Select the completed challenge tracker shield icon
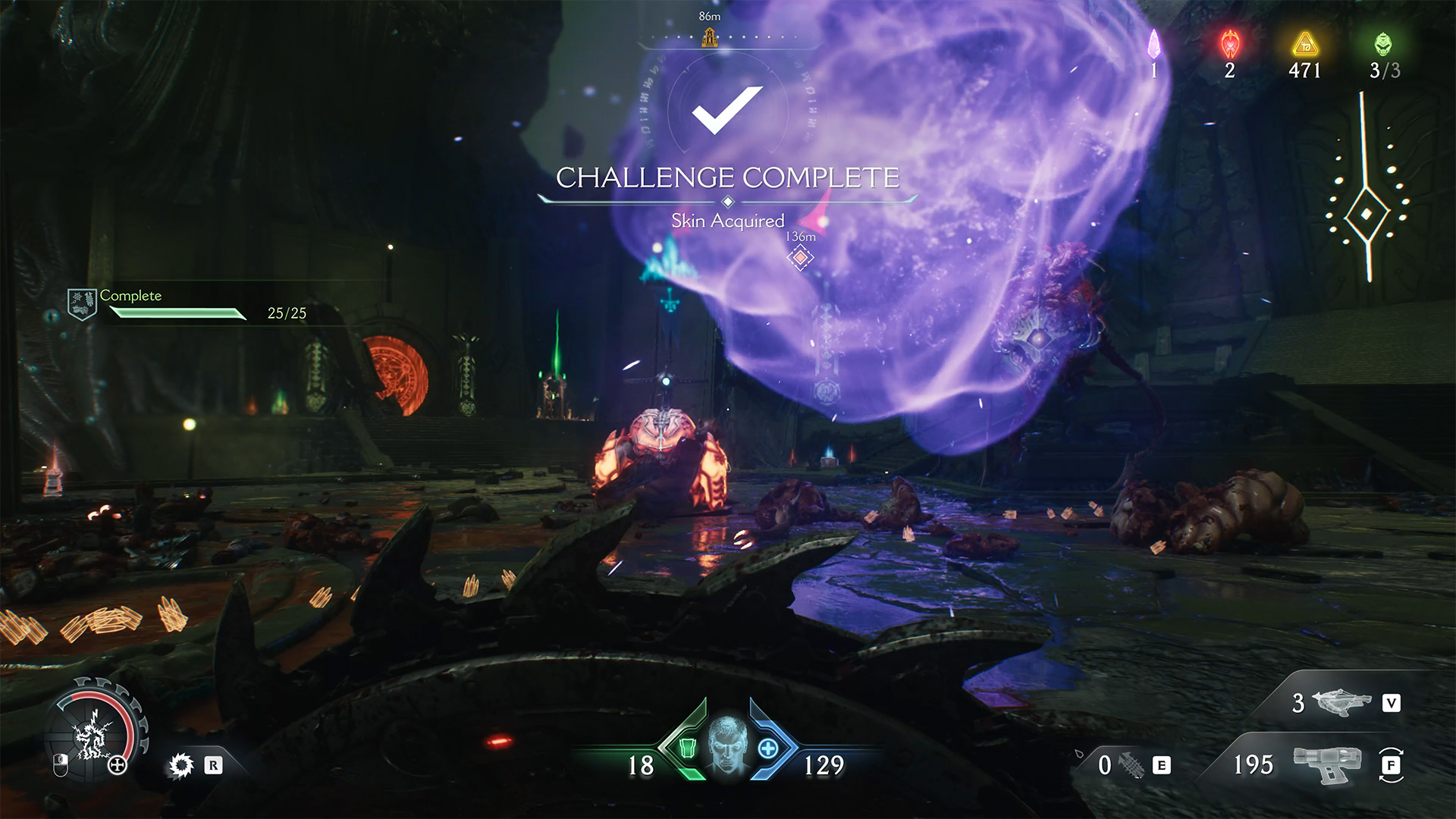Viewport: 1456px width, 819px height. [81, 304]
